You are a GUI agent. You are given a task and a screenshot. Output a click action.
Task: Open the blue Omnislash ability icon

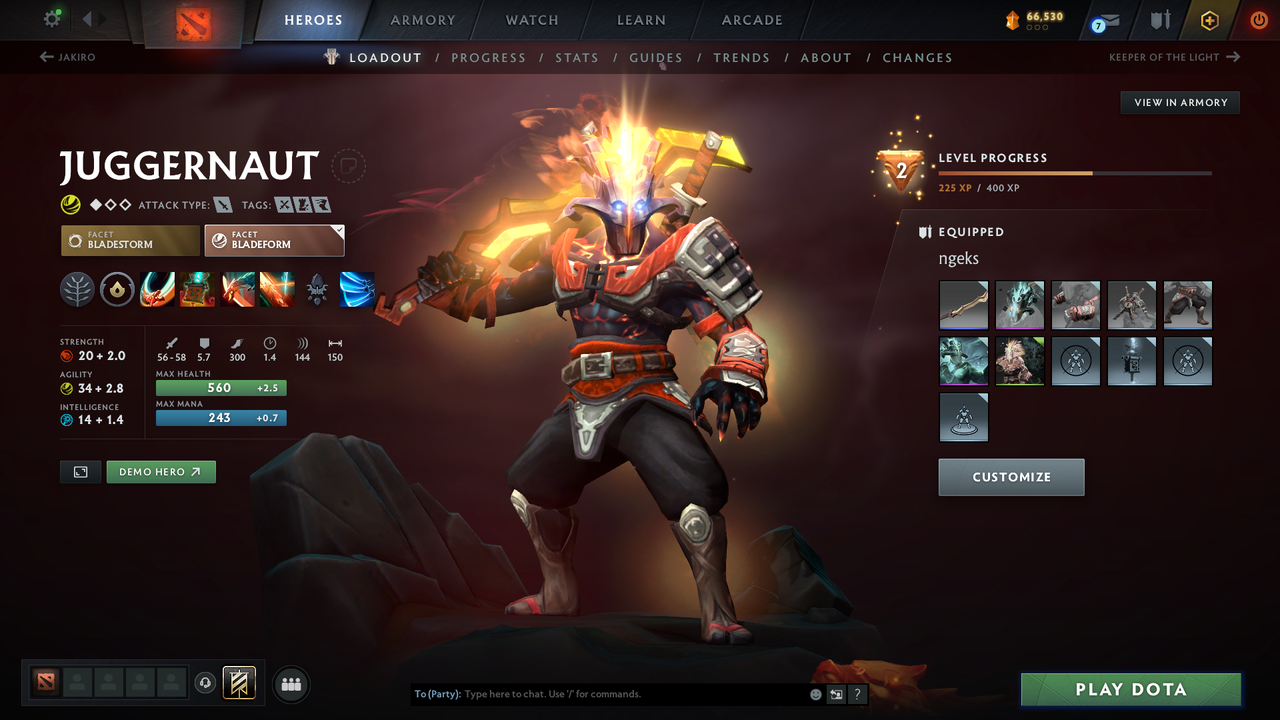[x=357, y=290]
